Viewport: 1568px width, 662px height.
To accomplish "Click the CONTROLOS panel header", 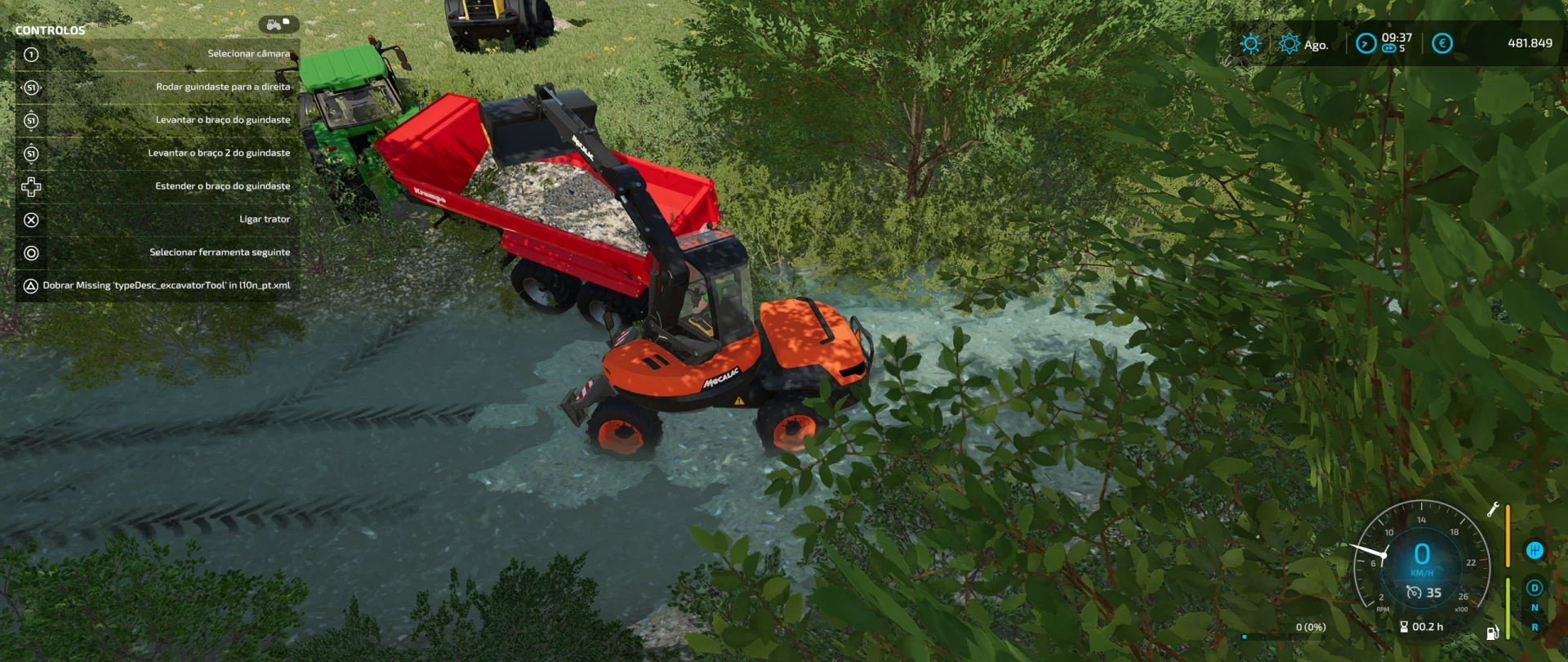I will [49, 29].
